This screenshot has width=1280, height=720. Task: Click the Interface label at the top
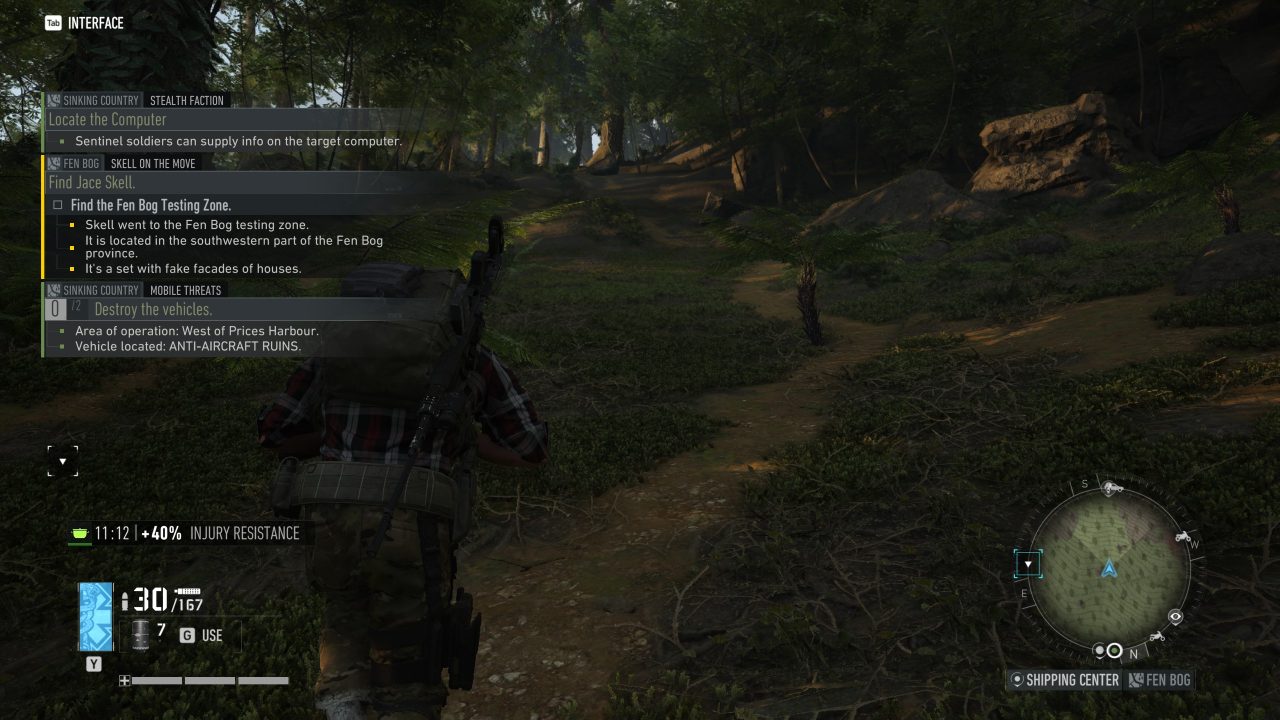pyautogui.click(x=85, y=23)
